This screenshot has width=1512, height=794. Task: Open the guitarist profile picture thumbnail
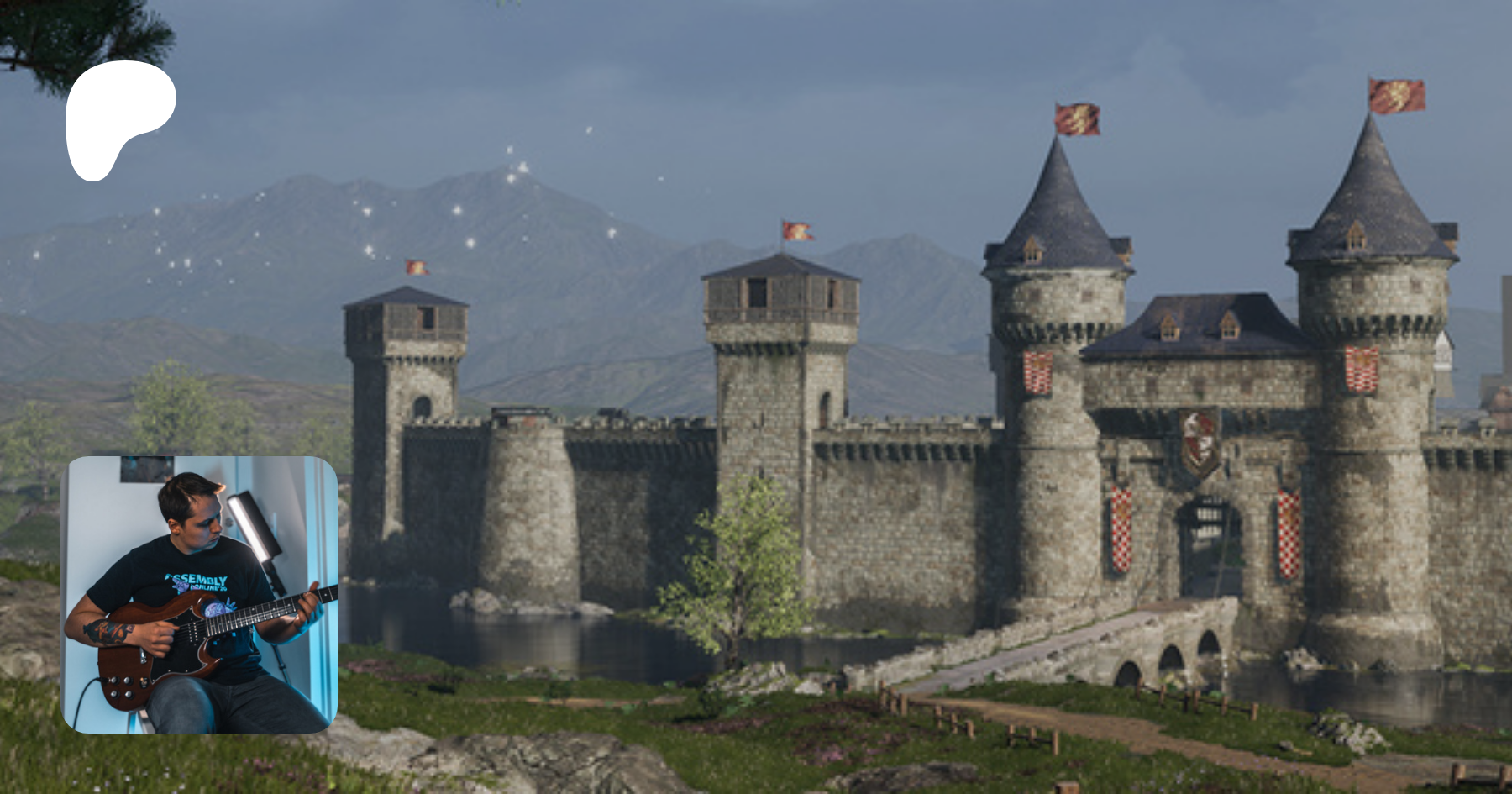pos(200,594)
